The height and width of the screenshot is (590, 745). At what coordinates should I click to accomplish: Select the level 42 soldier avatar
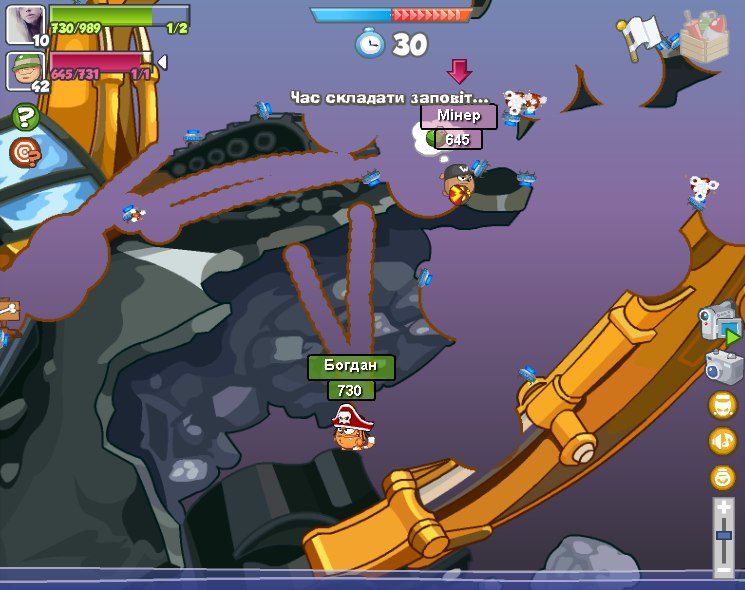pyautogui.click(x=25, y=70)
